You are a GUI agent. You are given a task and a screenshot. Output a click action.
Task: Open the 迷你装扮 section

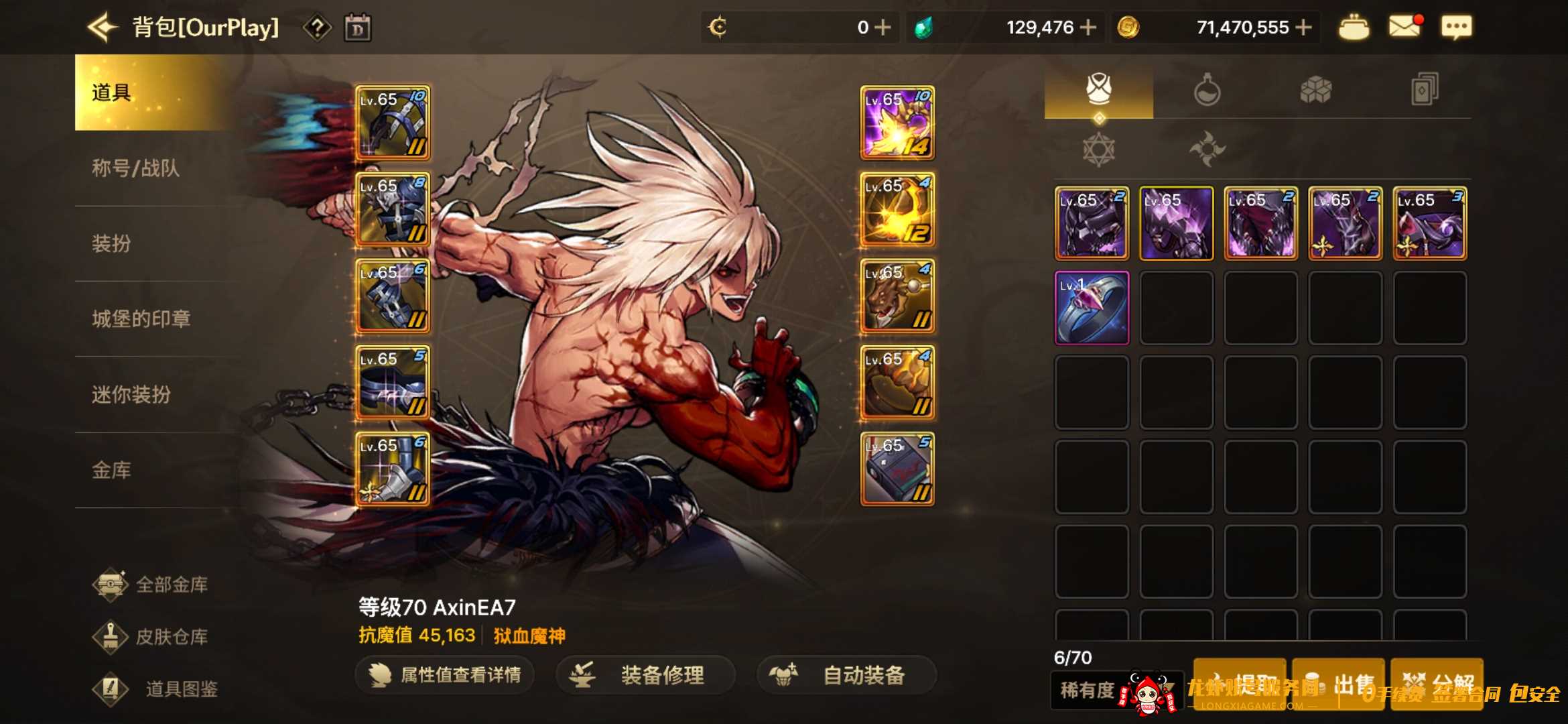click(x=131, y=395)
